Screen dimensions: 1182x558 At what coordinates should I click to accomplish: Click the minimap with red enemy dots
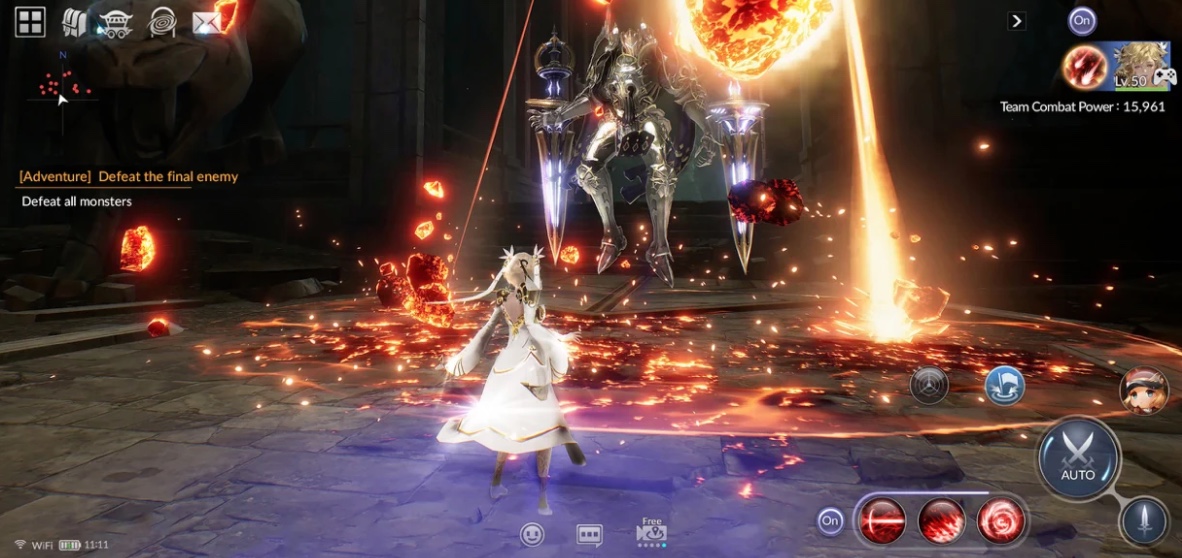click(x=63, y=88)
